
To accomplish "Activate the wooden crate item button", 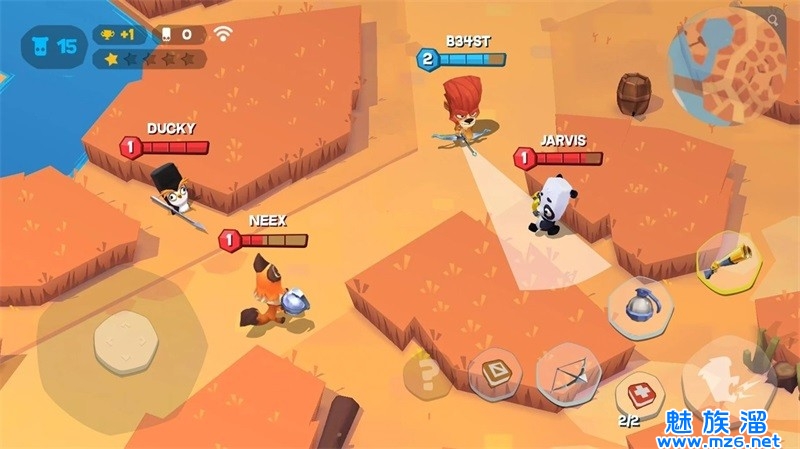I will (495, 373).
